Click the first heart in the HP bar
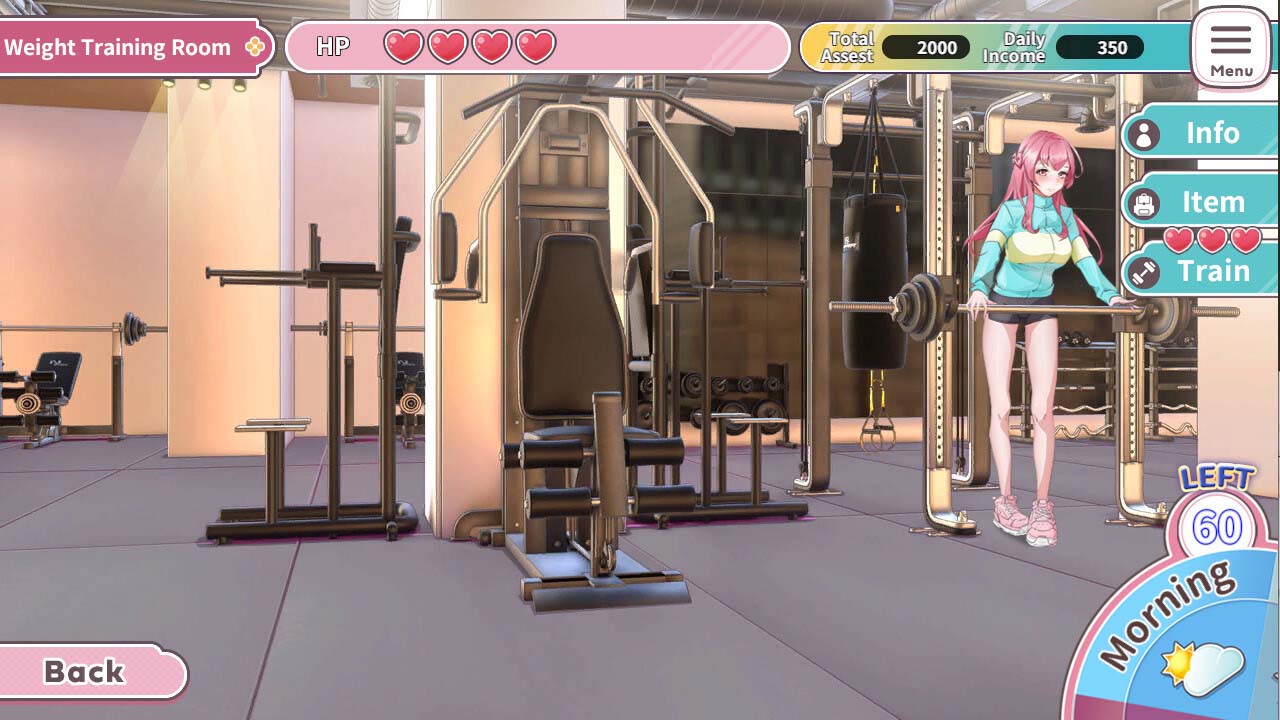The image size is (1280, 720). coord(404,45)
